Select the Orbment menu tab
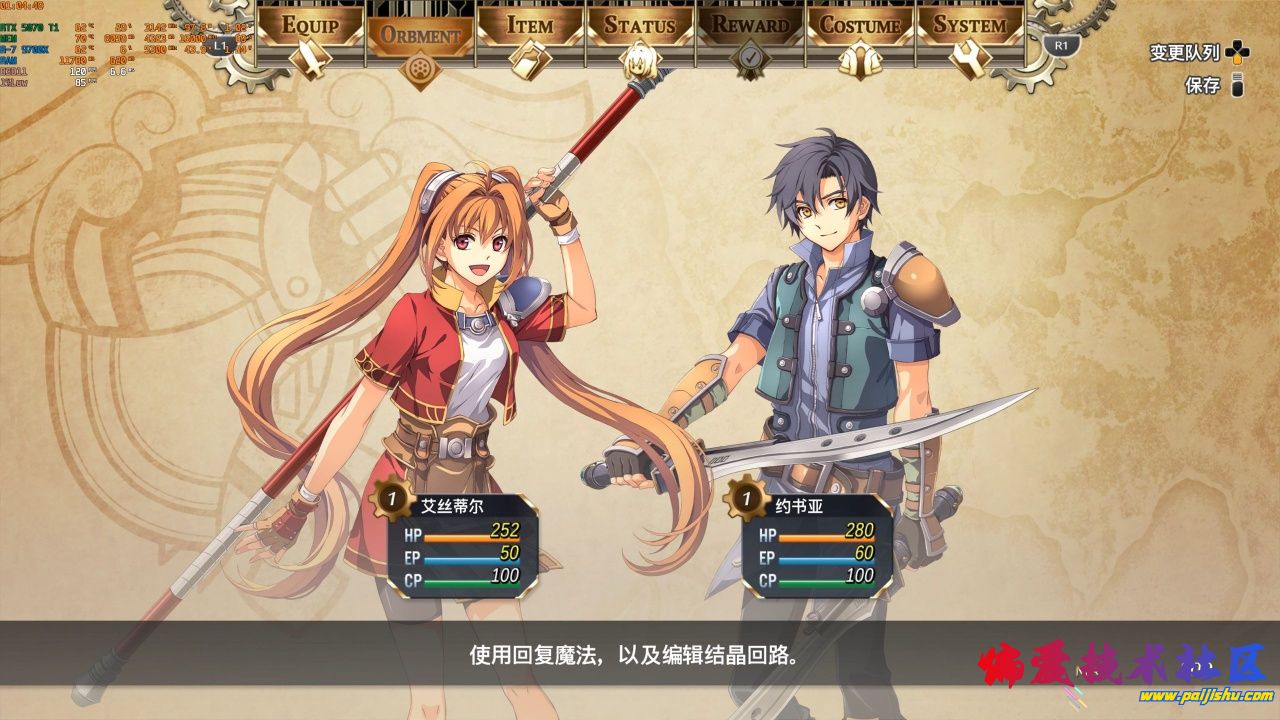This screenshot has height=720, width=1280. pos(420,36)
